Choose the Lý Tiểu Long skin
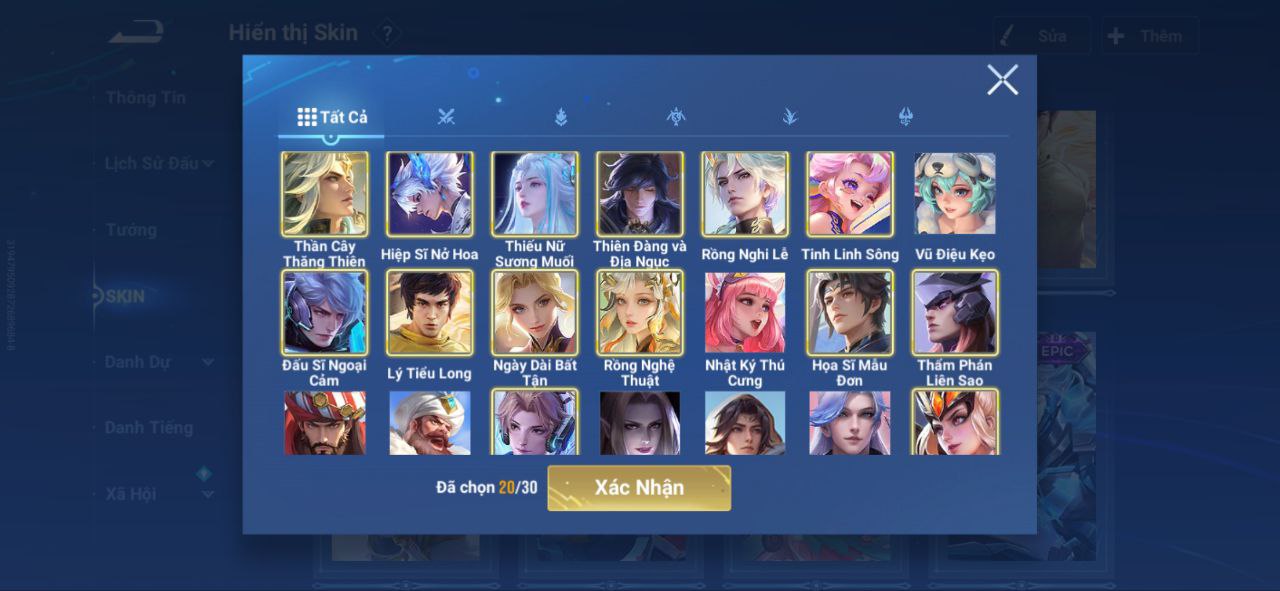The width and height of the screenshot is (1280, 591). point(430,313)
